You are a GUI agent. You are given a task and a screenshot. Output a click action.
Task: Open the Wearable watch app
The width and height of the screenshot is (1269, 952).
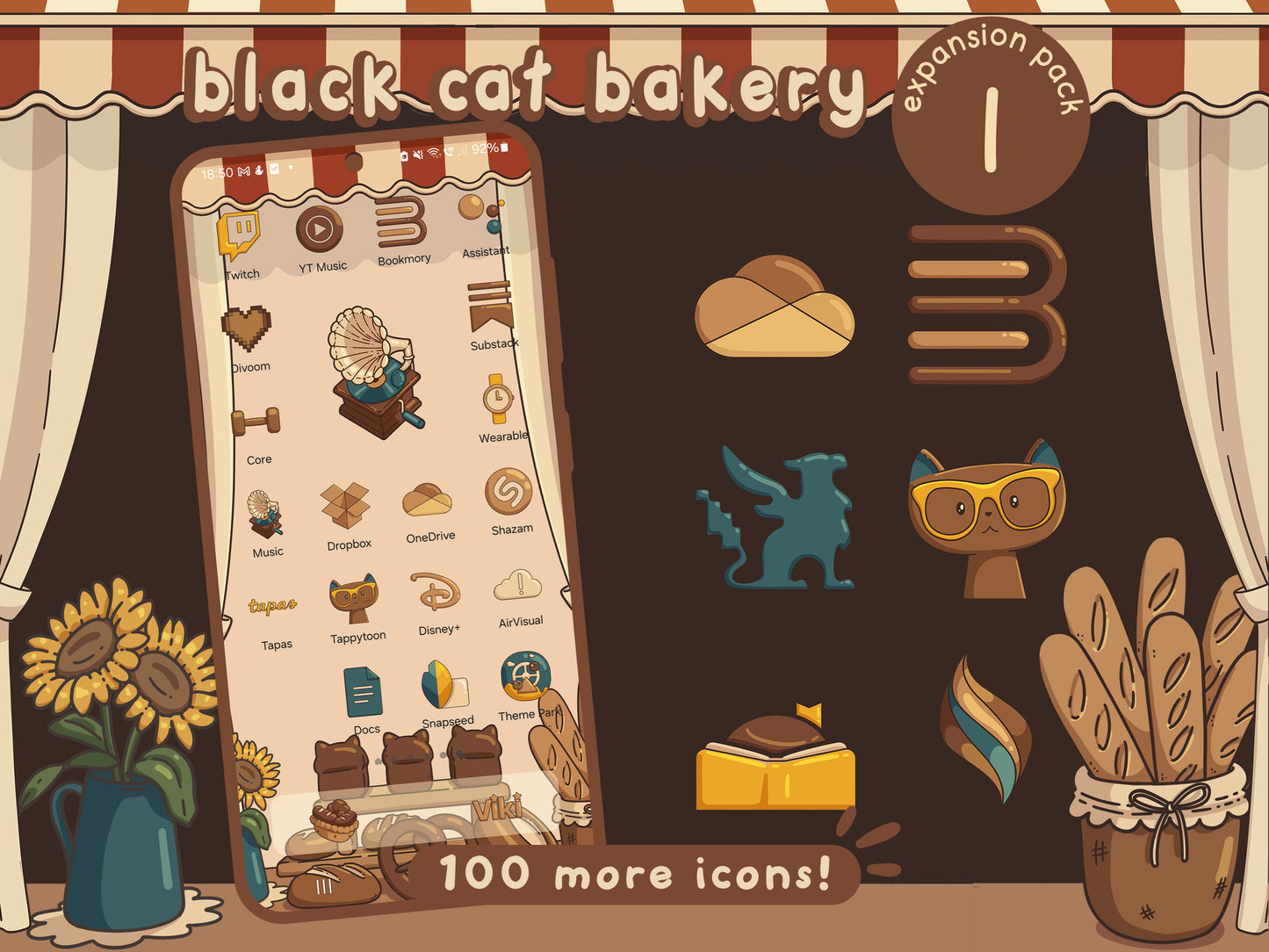pos(497,398)
